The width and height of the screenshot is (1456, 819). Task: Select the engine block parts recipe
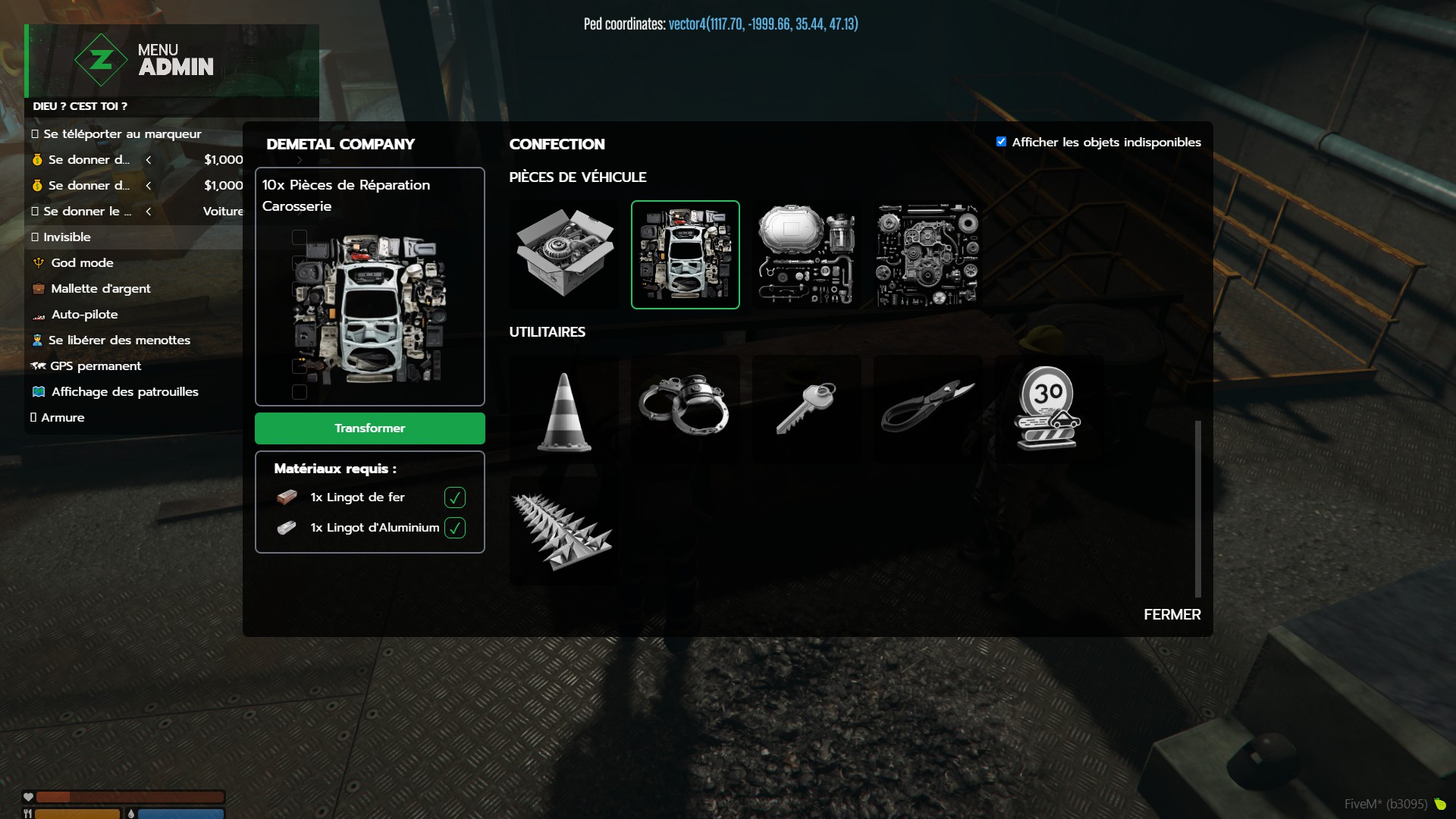(806, 255)
